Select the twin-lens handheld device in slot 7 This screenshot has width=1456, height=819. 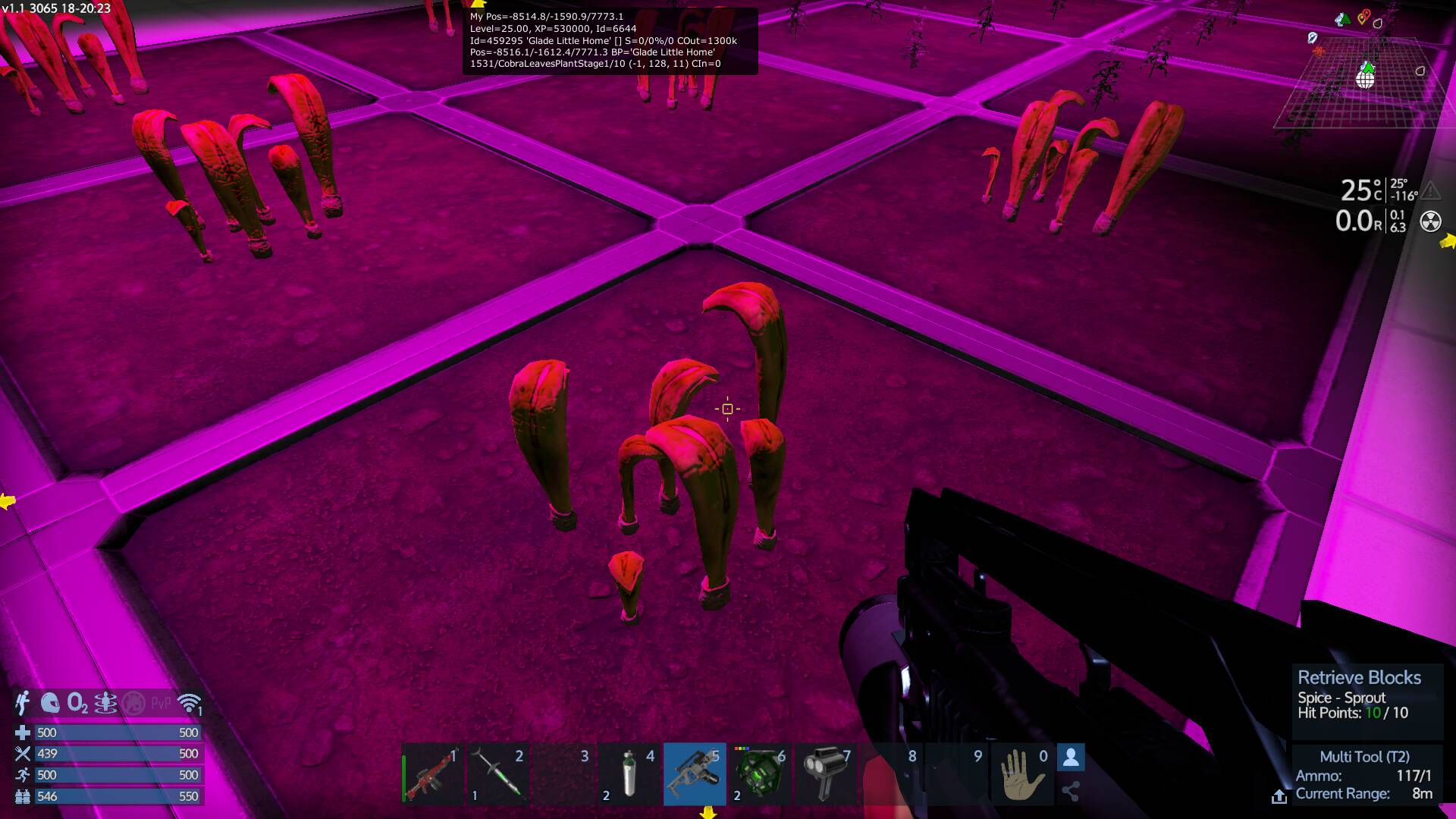825,774
